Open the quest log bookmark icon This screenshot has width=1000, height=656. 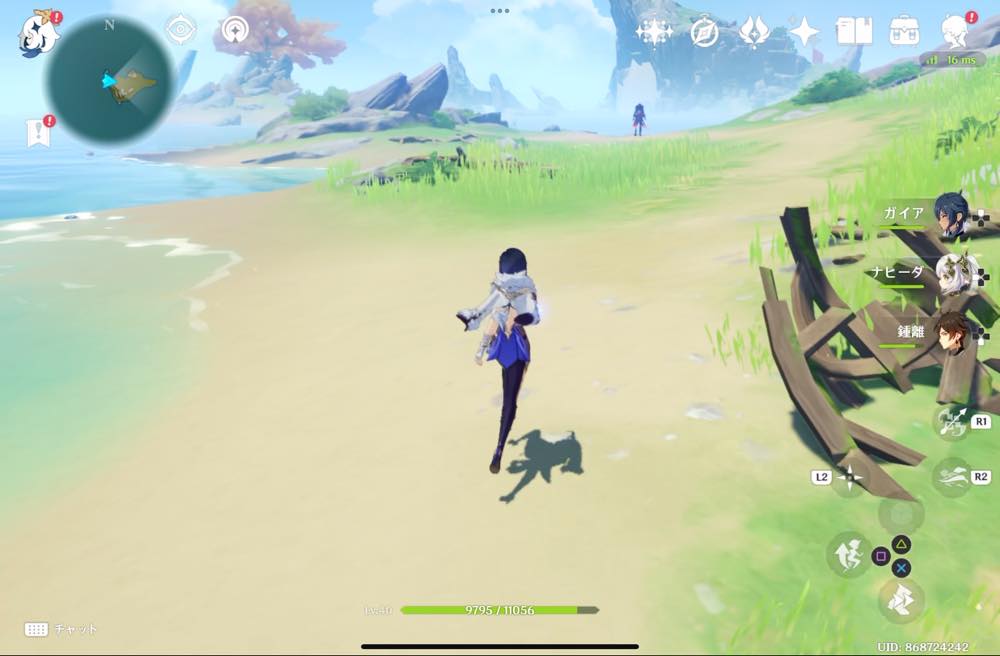[x=37, y=132]
